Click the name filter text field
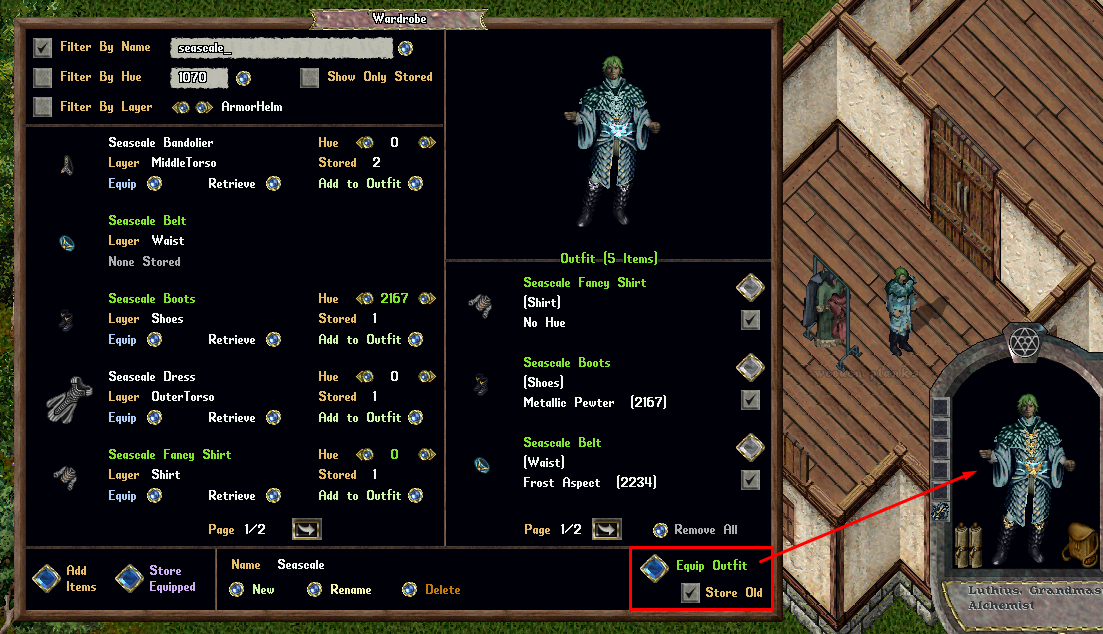Image resolution: width=1103 pixels, height=634 pixels. [280, 47]
